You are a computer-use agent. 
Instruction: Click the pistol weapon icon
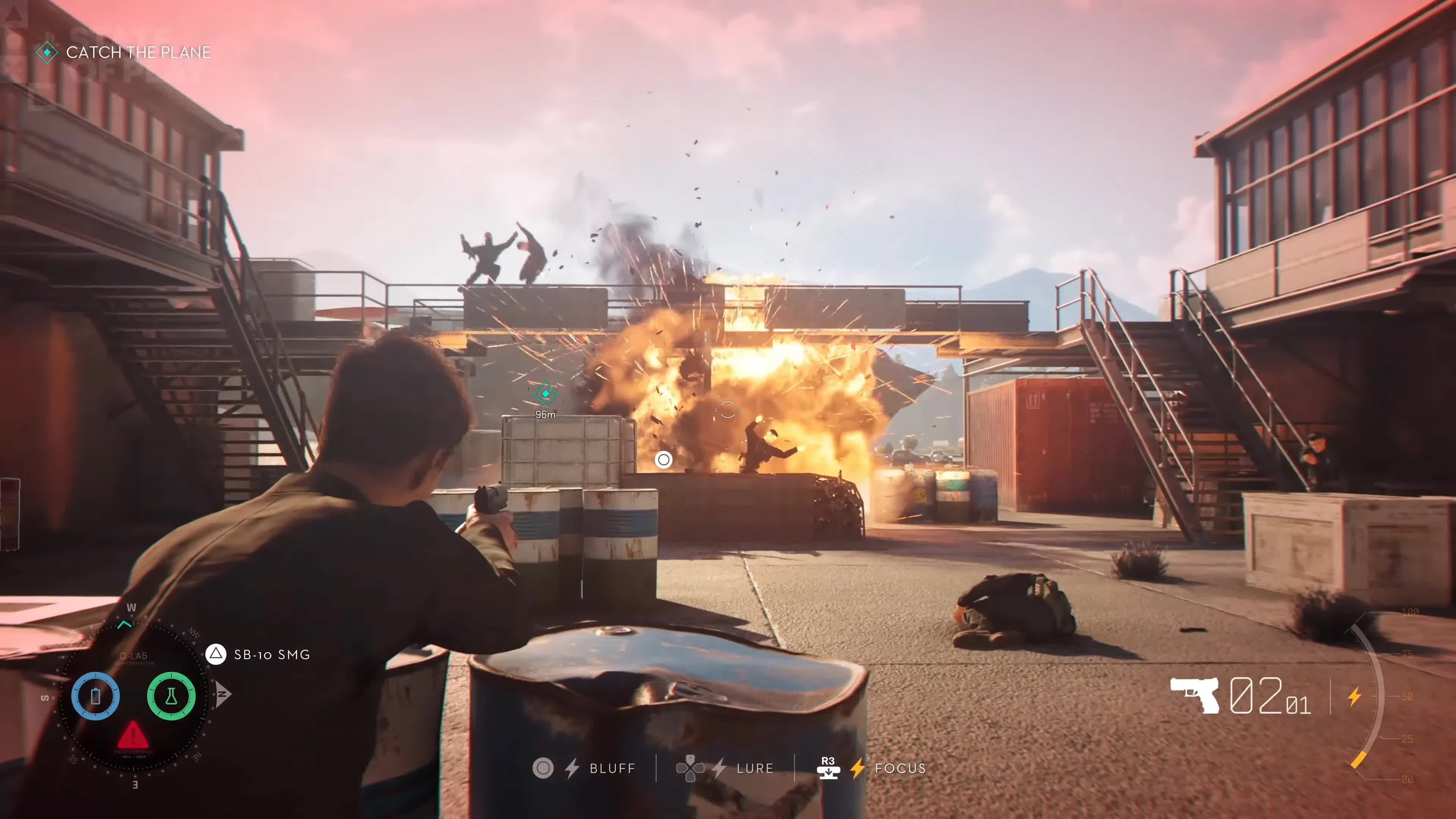(1194, 695)
